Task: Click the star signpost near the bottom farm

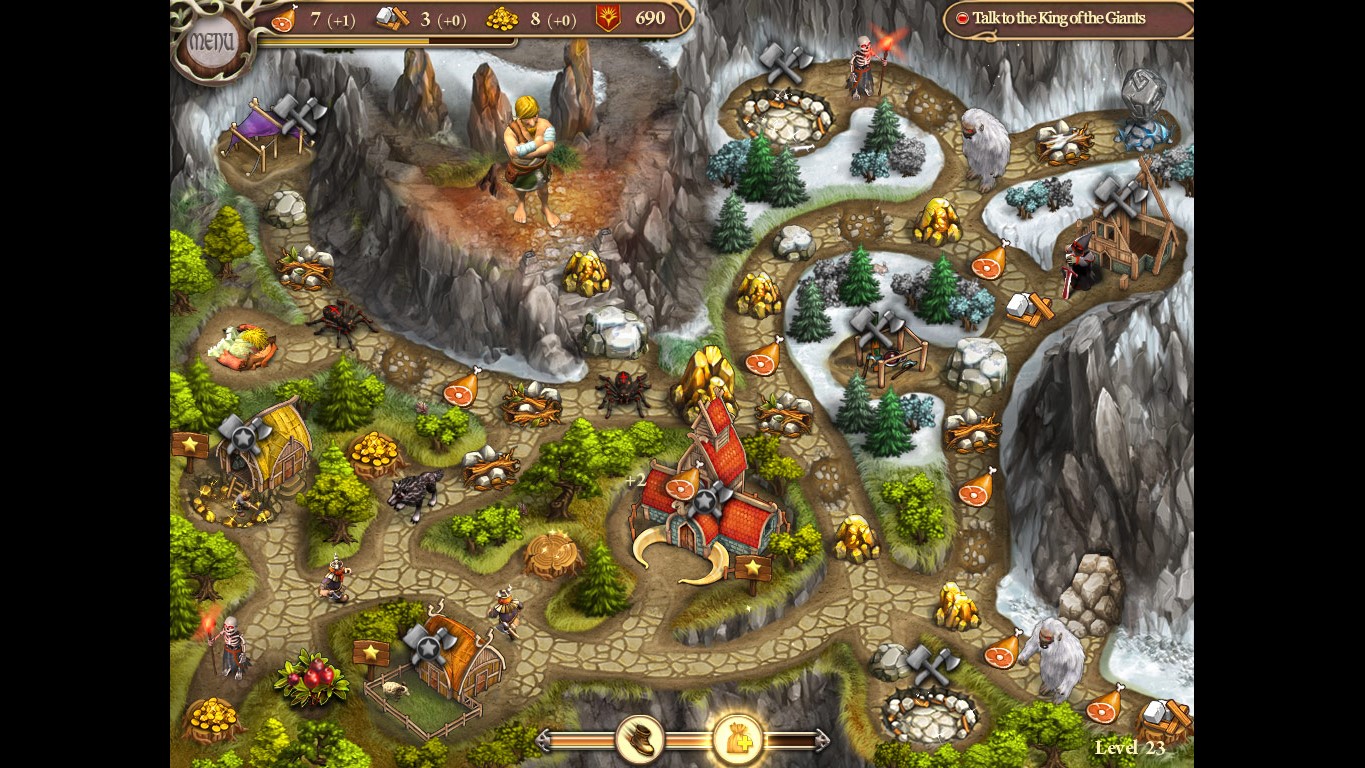Action: coord(373,651)
